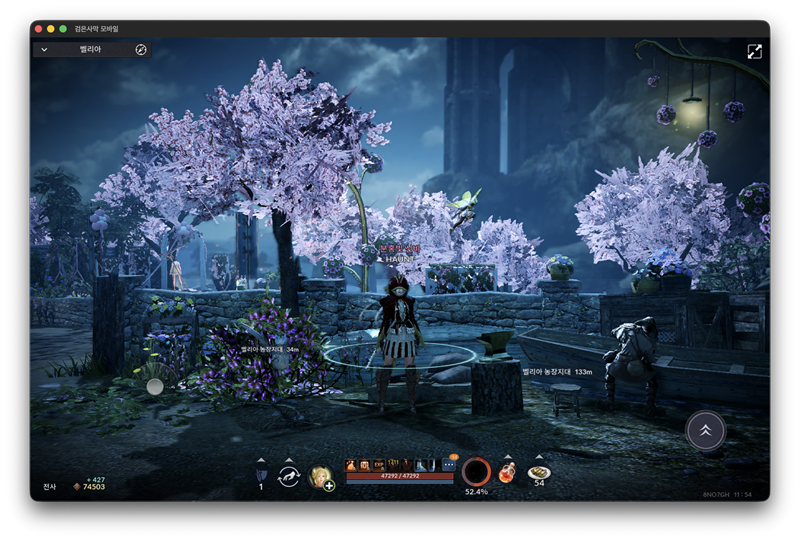This screenshot has height=541, width=800.
Task: Minimize the window with yellow button
Action: [x=50, y=29]
